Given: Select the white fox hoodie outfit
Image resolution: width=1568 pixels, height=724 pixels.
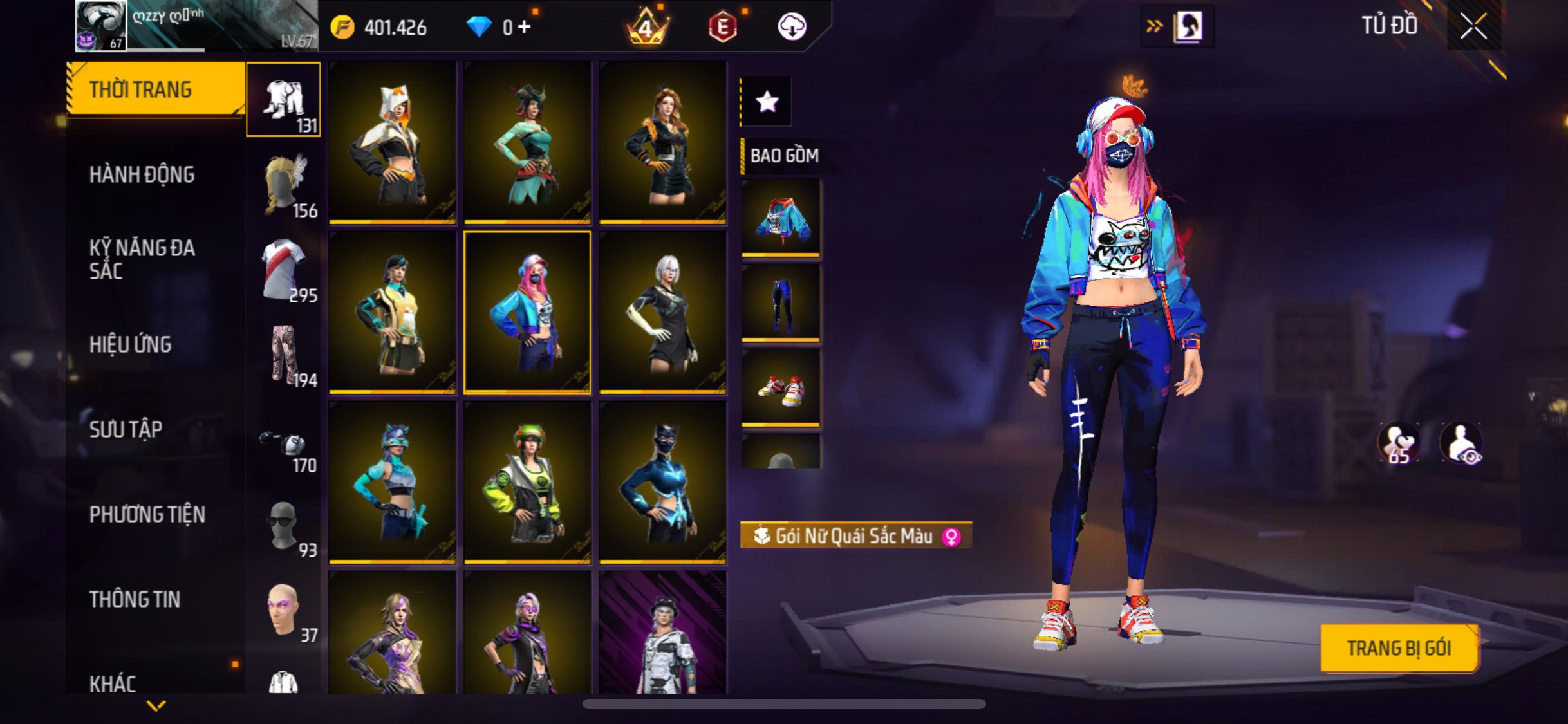Looking at the screenshot, I should [x=392, y=142].
